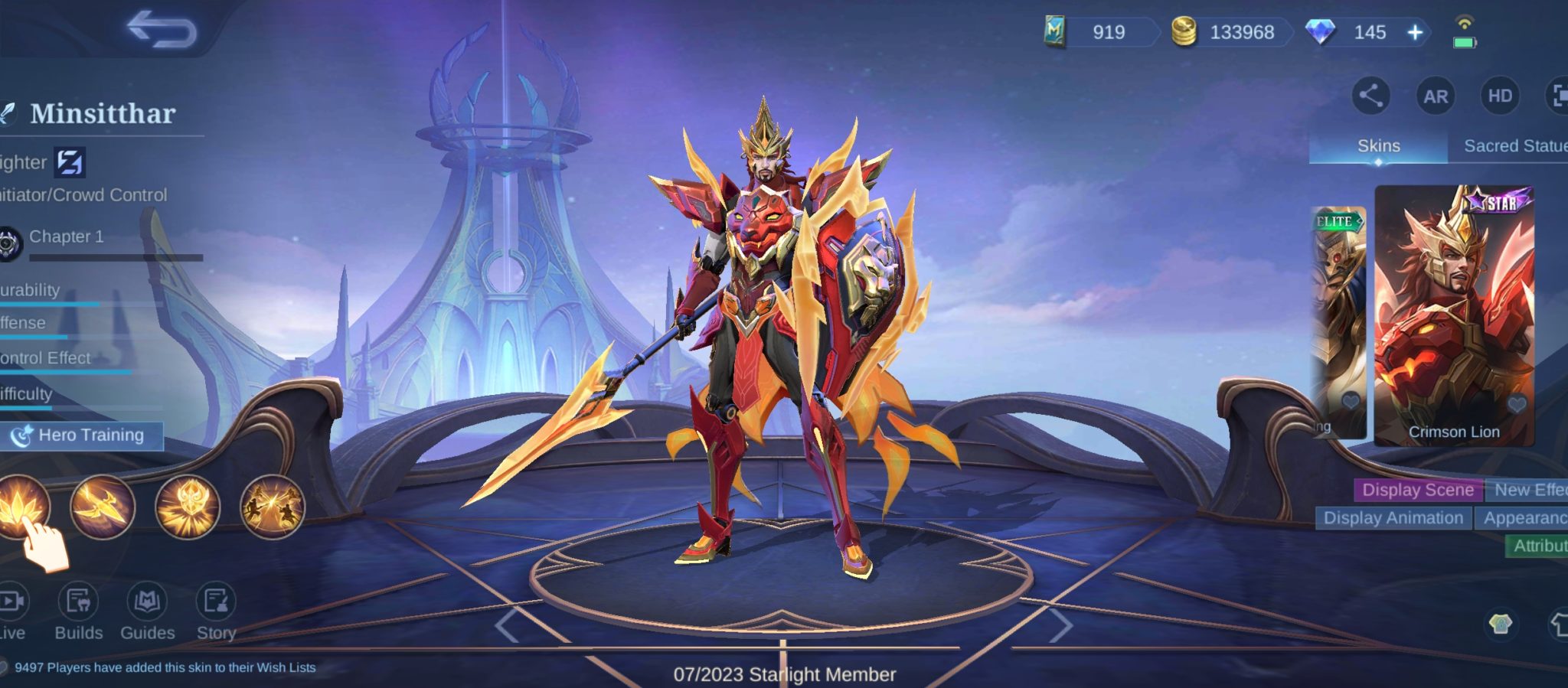Toggle HD display quality
The image size is (1568, 688).
[x=1499, y=96]
